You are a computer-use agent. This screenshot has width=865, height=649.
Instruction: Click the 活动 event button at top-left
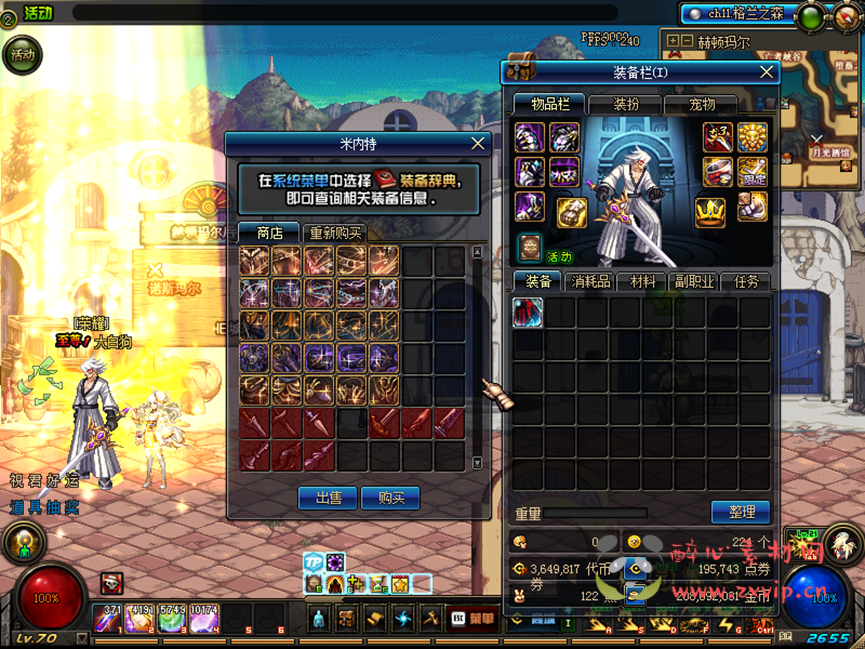click(22, 55)
